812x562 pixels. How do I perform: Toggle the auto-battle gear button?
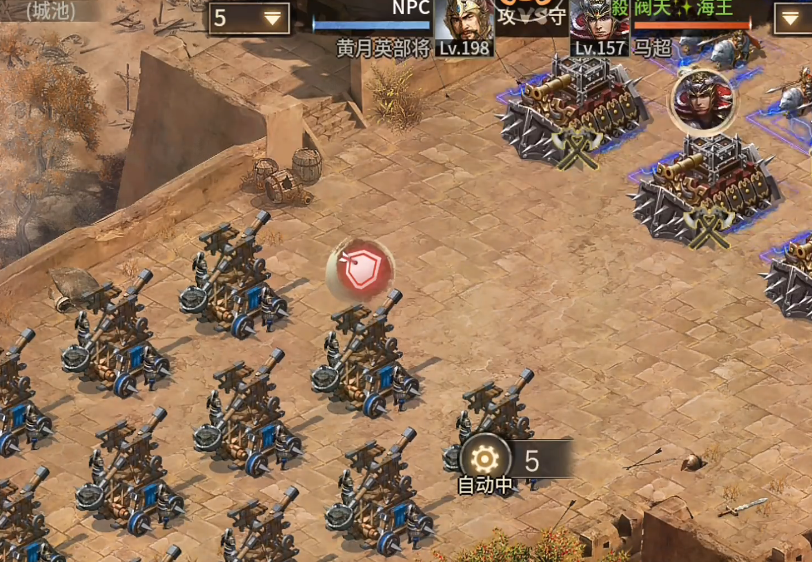tap(485, 459)
